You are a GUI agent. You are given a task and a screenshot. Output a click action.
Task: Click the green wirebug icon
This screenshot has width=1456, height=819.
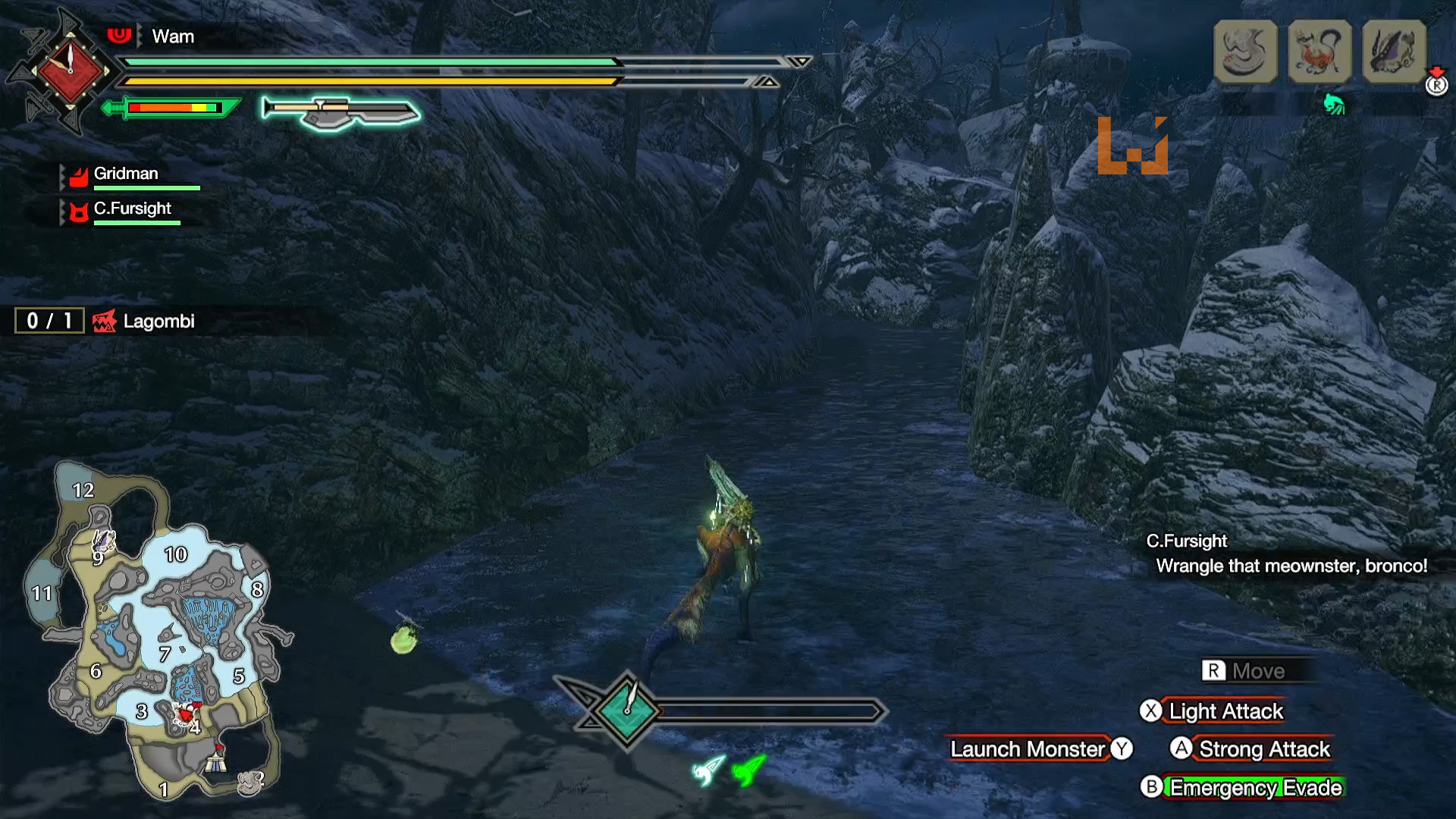tap(748, 770)
